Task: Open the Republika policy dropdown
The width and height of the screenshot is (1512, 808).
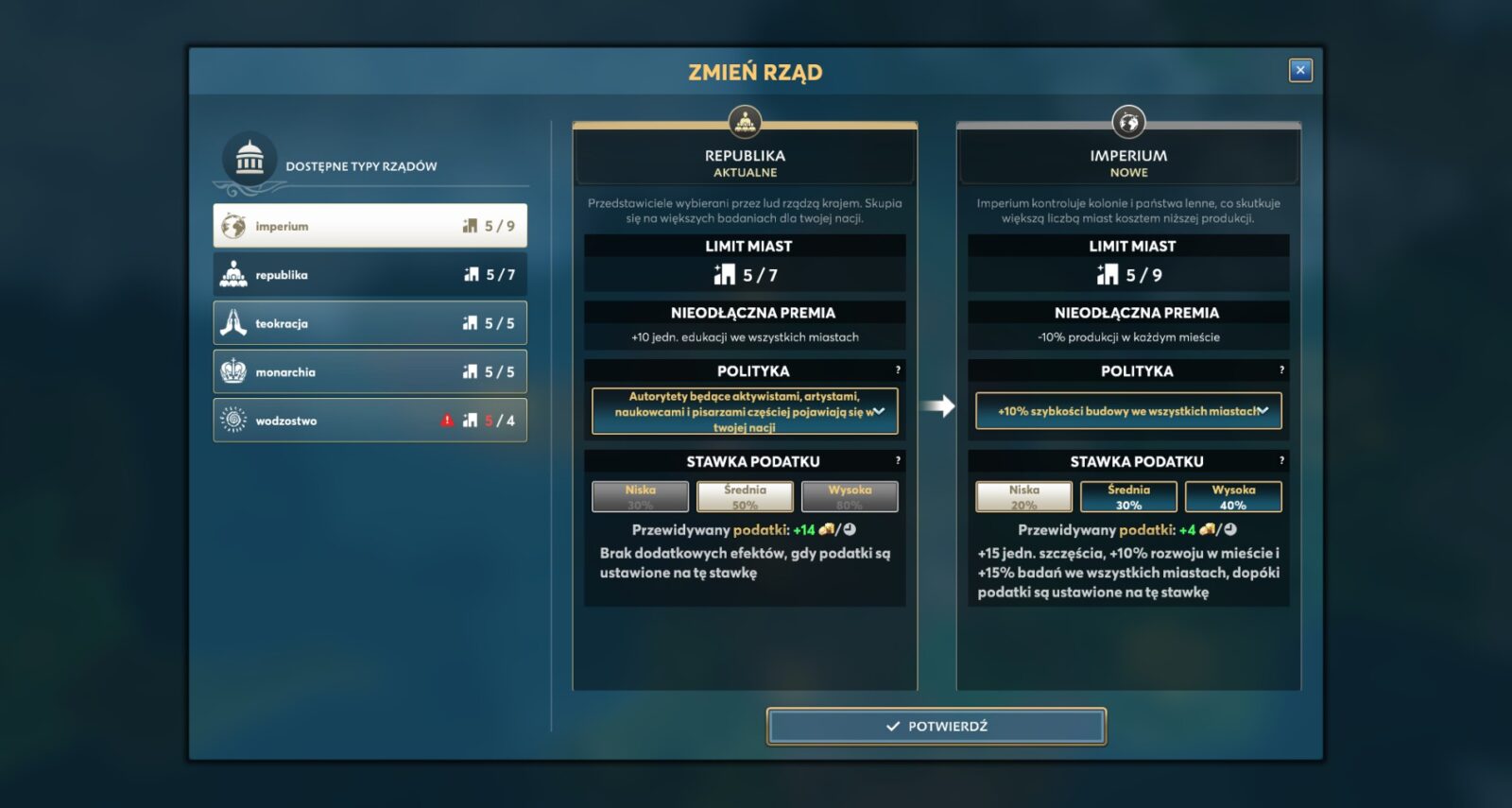Action: coord(745,411)
